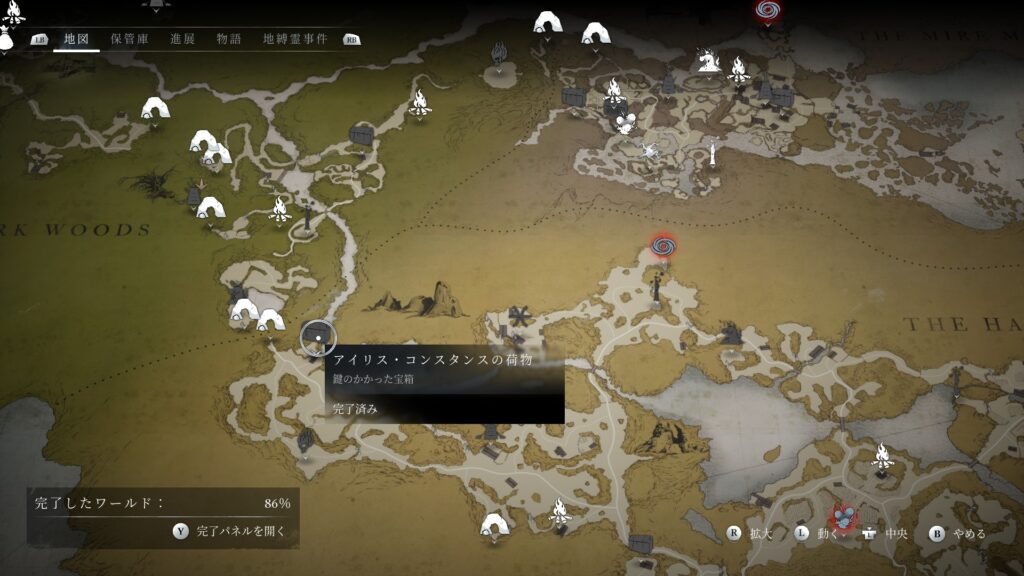Select the money pouch marker beside the tabs

click(x=7, y=40)
